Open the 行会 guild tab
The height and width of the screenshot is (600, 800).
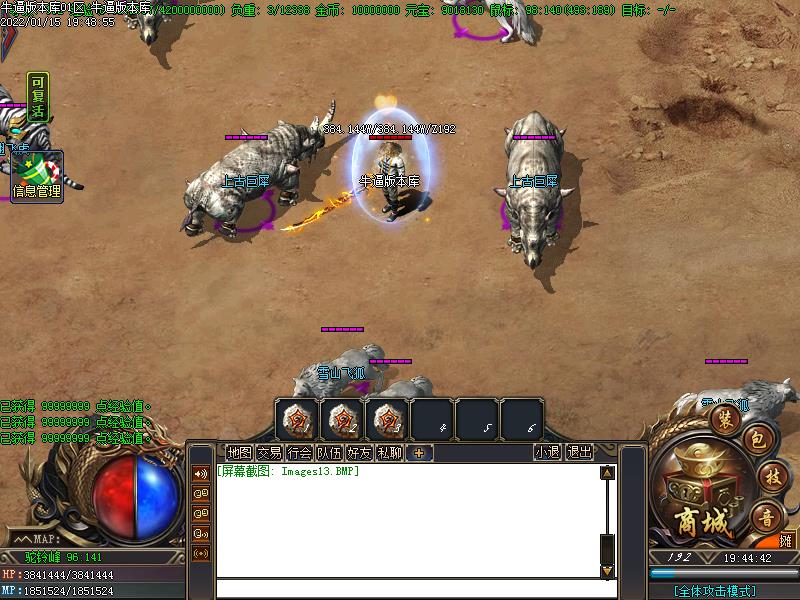click(x=299, y=452)
